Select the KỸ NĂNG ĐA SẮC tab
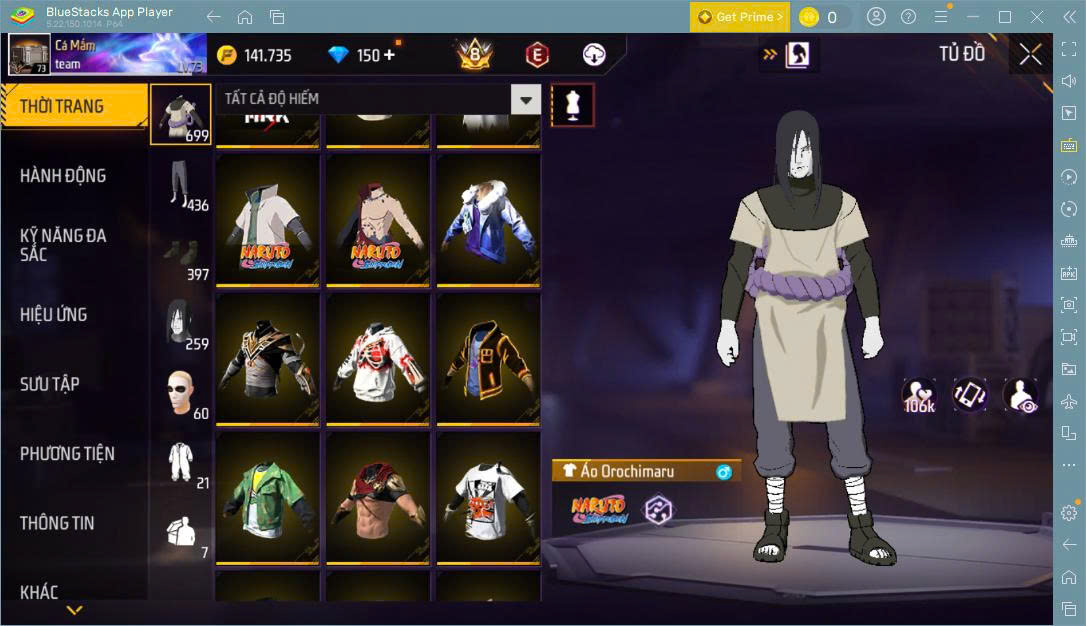This screenshot has width=1086, height=626. (x=63, y=245)
